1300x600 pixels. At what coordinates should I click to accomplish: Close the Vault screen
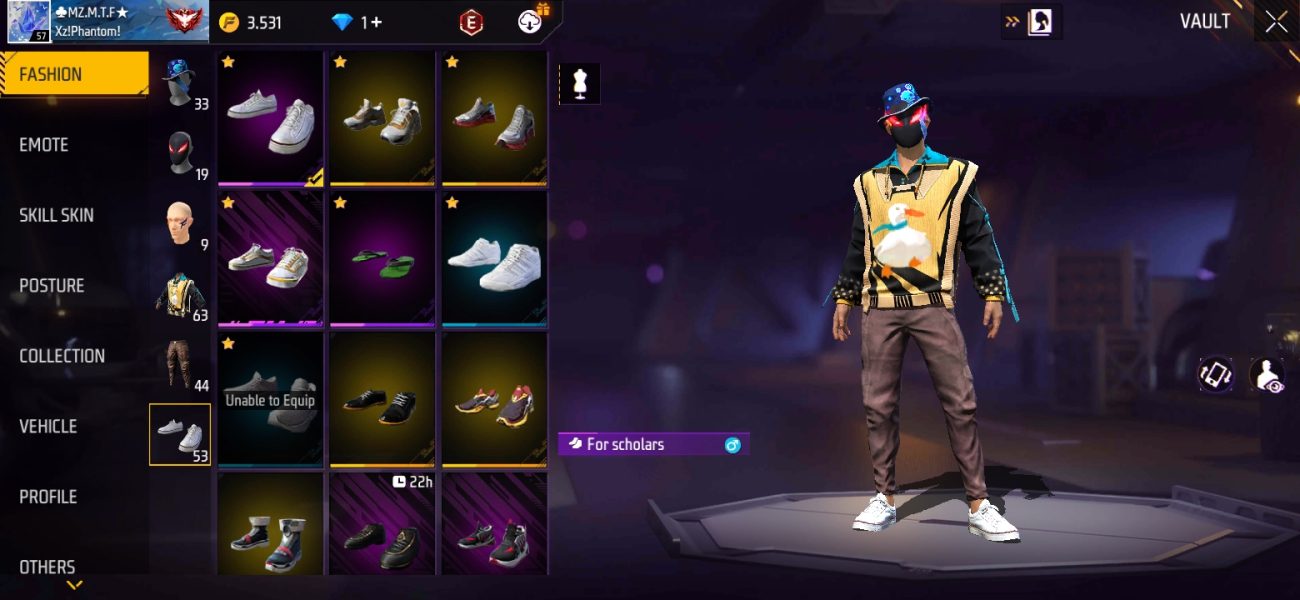[x=1276, y=22]
